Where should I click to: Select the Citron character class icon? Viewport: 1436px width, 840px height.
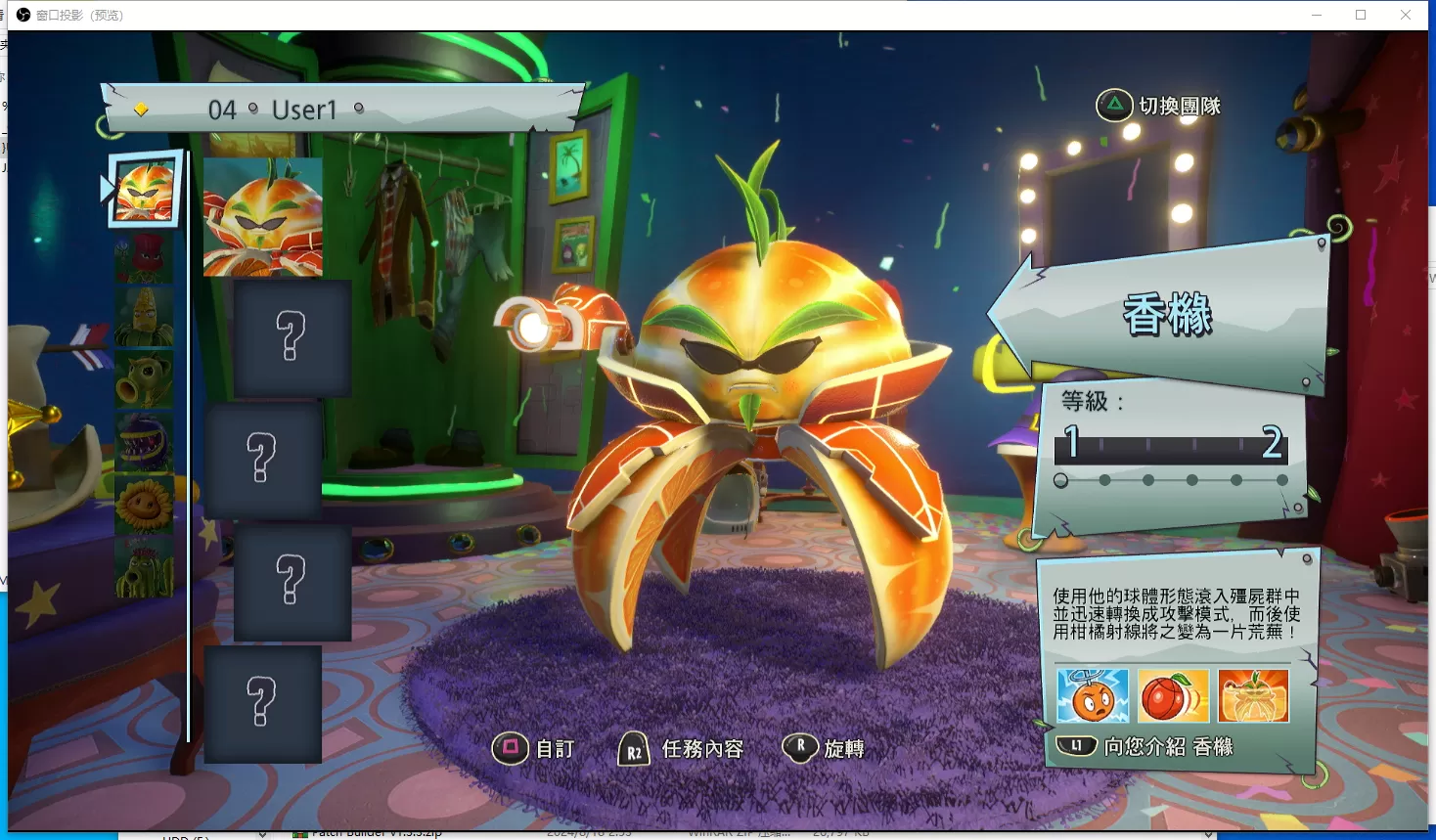145,190
